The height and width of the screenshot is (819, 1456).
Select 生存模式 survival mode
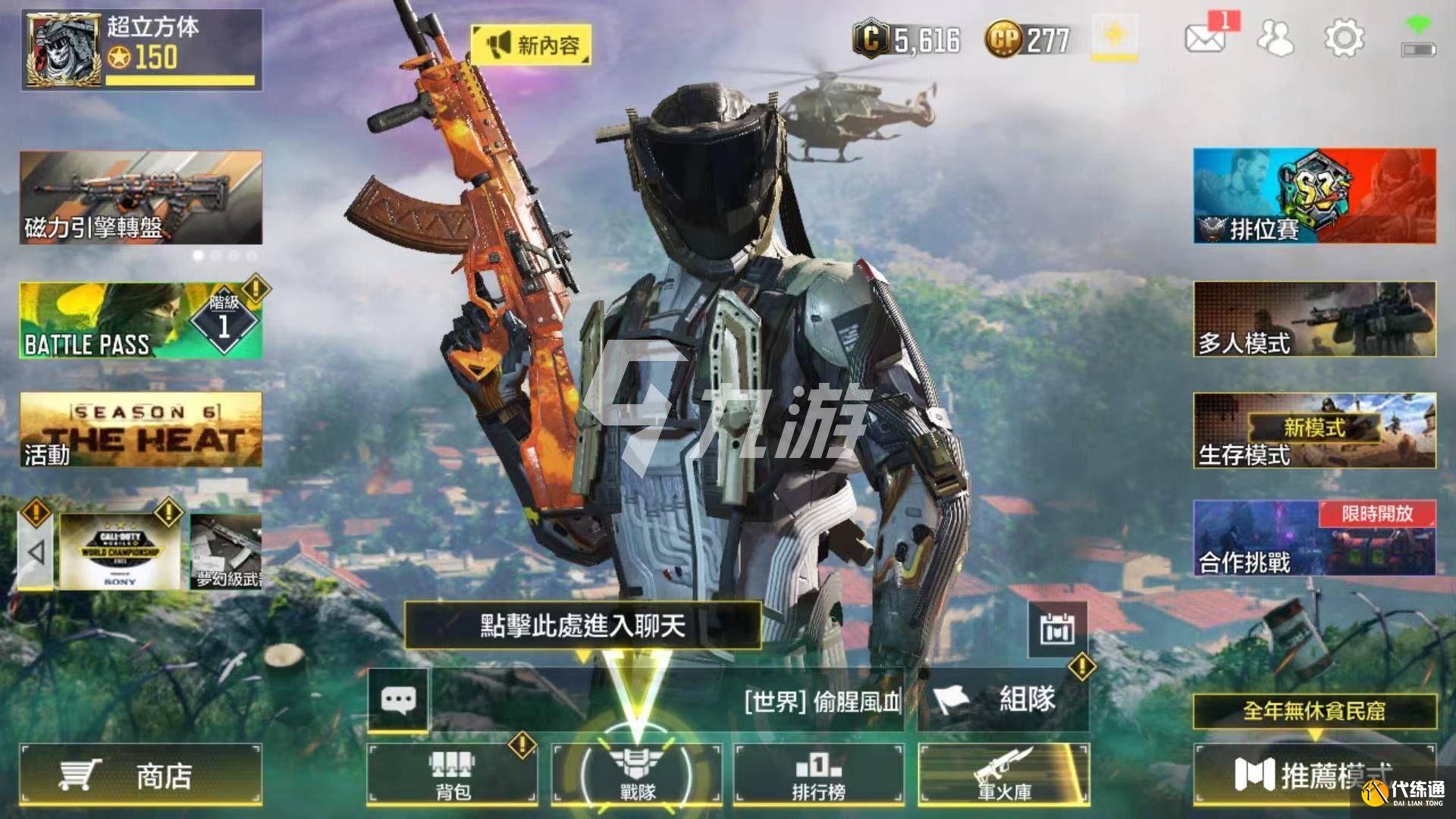(x=1314, y=430)
